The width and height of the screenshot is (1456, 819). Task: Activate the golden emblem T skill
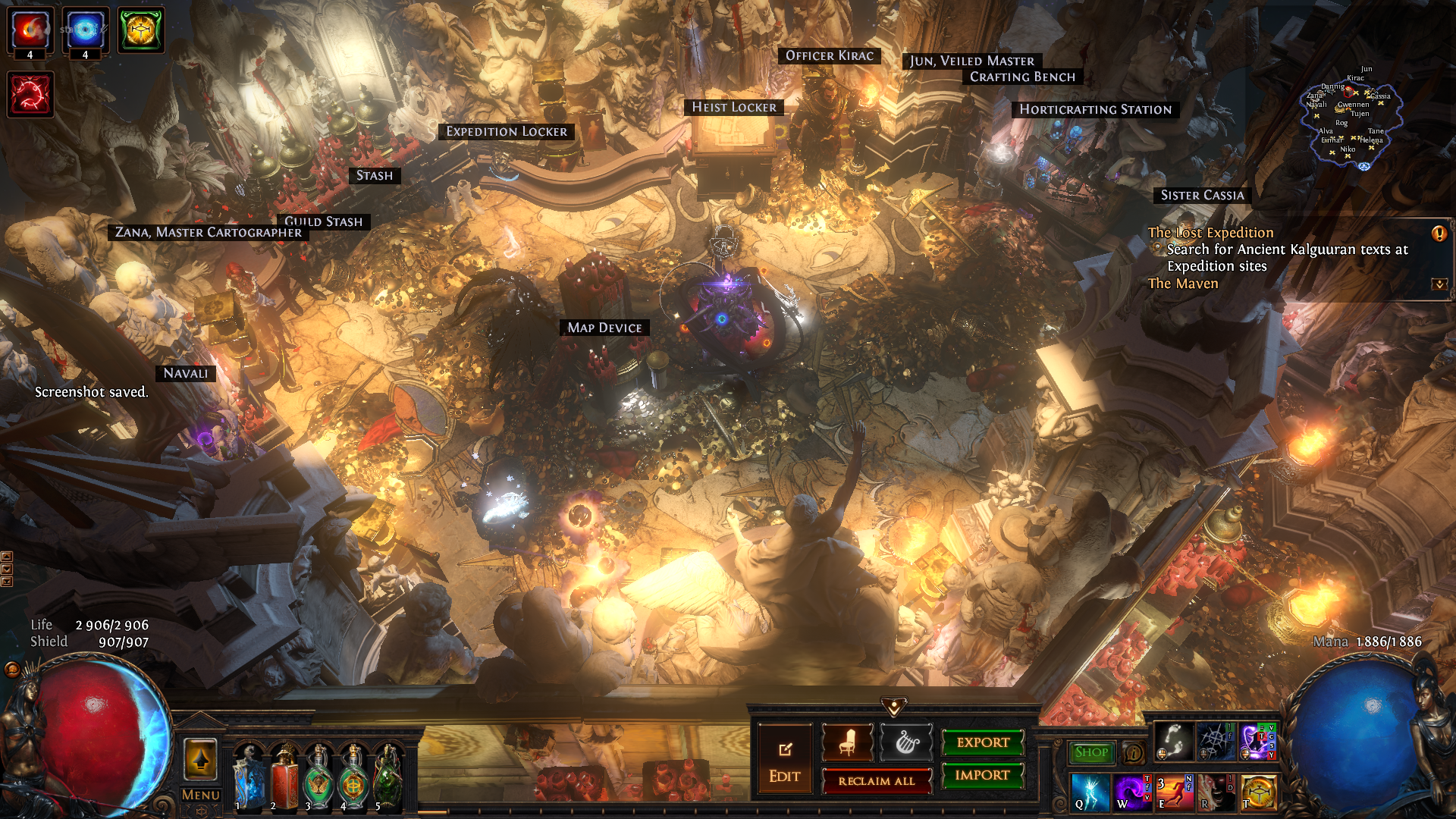coord(1260,792)
